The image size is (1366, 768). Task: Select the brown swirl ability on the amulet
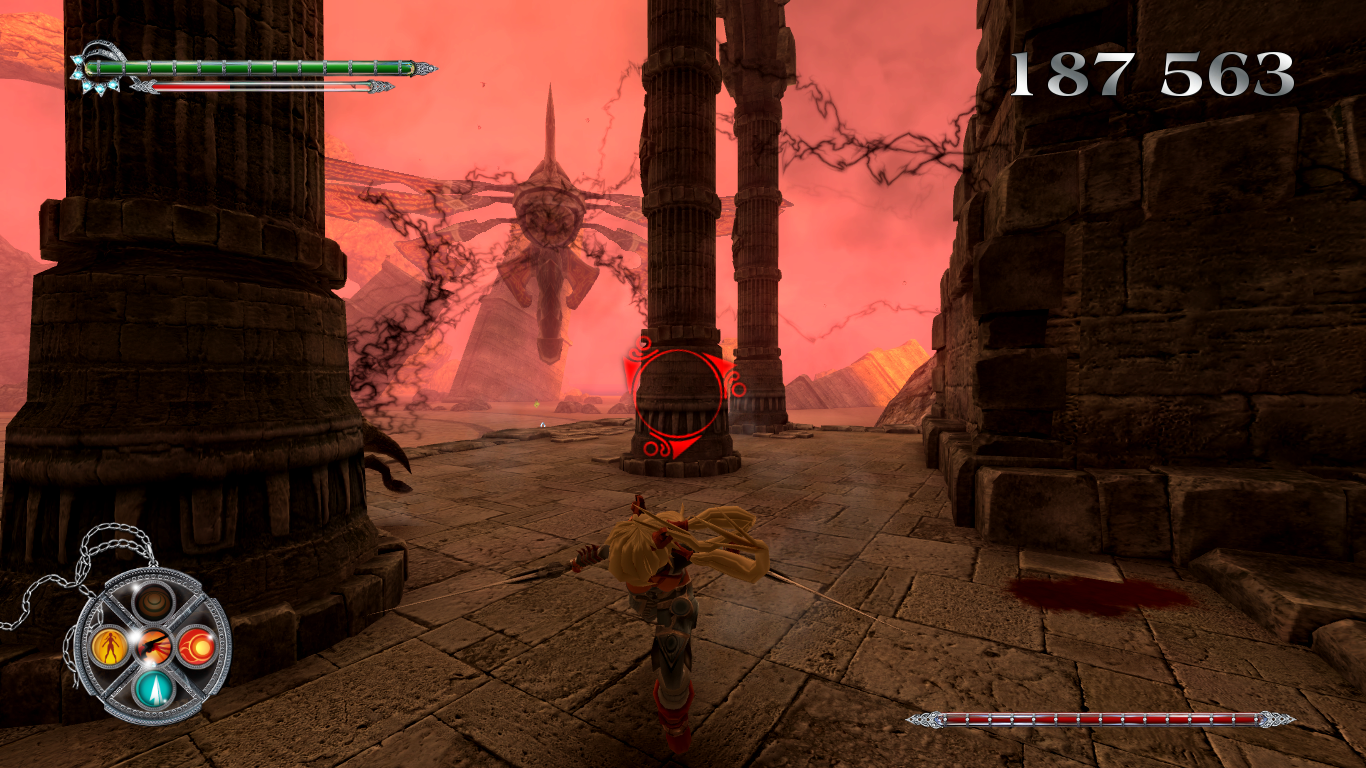tap(154, 603)
